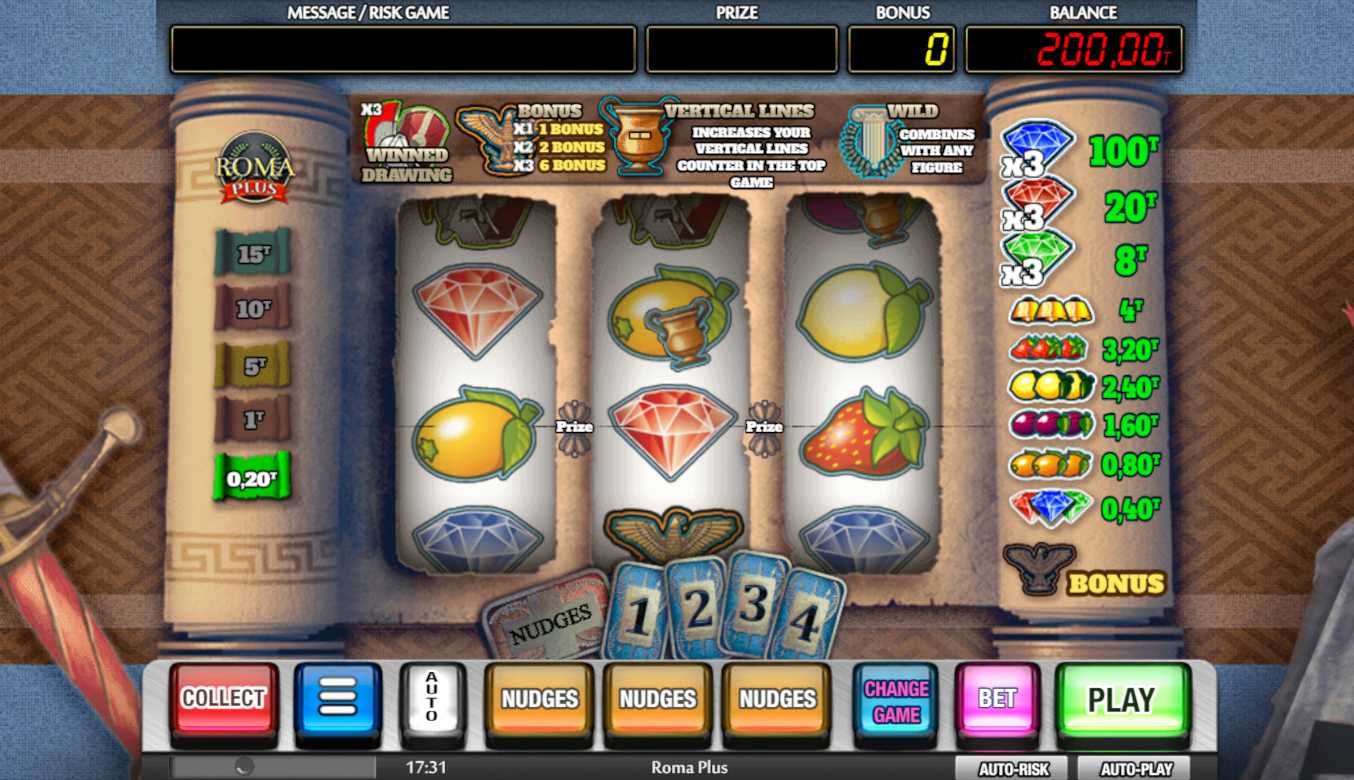The image size is (1354, 780).
Task: Select the 15T bet scroll
Action: coord(253,253)
